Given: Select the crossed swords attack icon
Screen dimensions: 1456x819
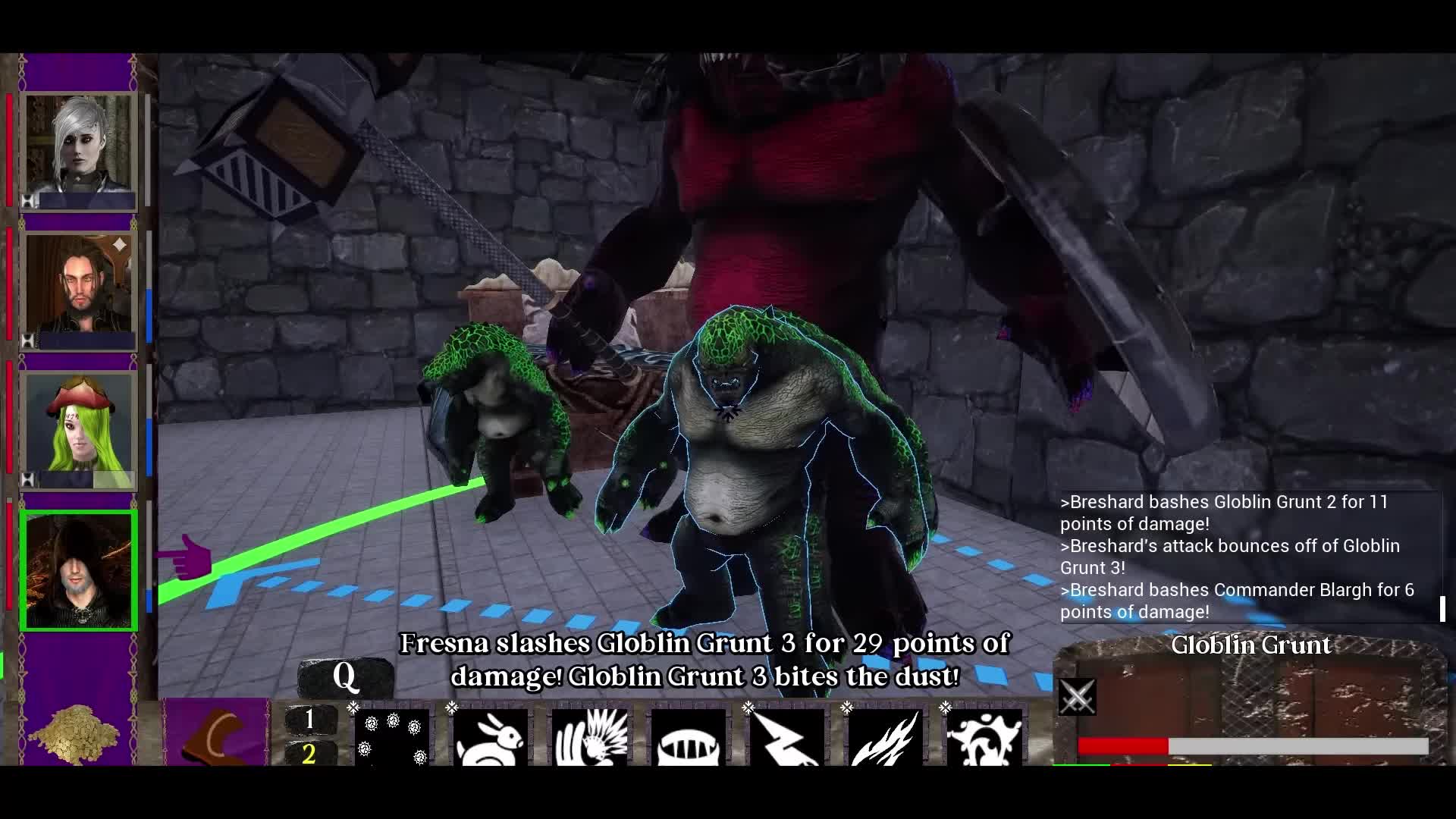Looking at the screenshot, I should (x=1078, y=698).
